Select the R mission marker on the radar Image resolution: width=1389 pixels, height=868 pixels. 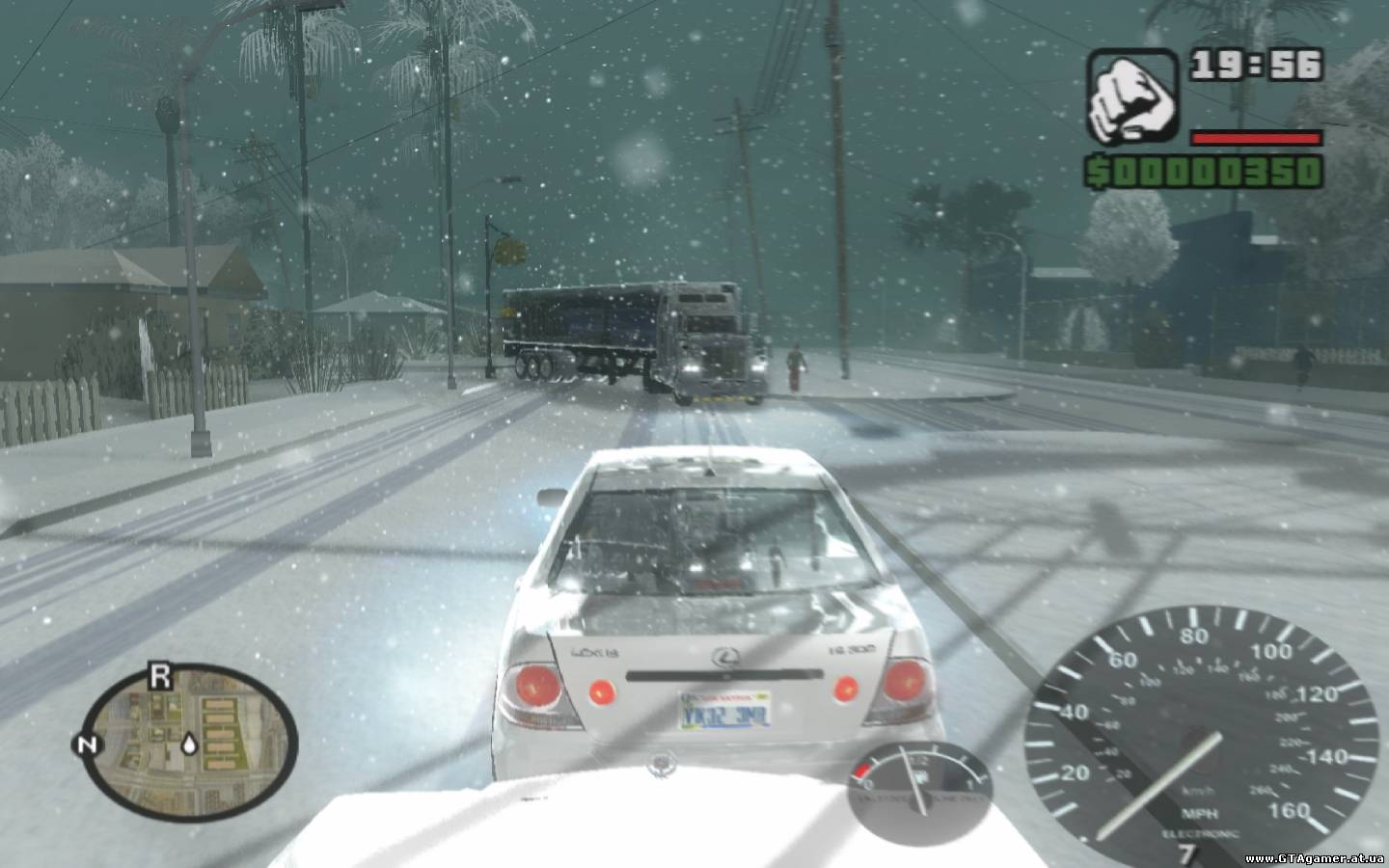tap(160, 677)
